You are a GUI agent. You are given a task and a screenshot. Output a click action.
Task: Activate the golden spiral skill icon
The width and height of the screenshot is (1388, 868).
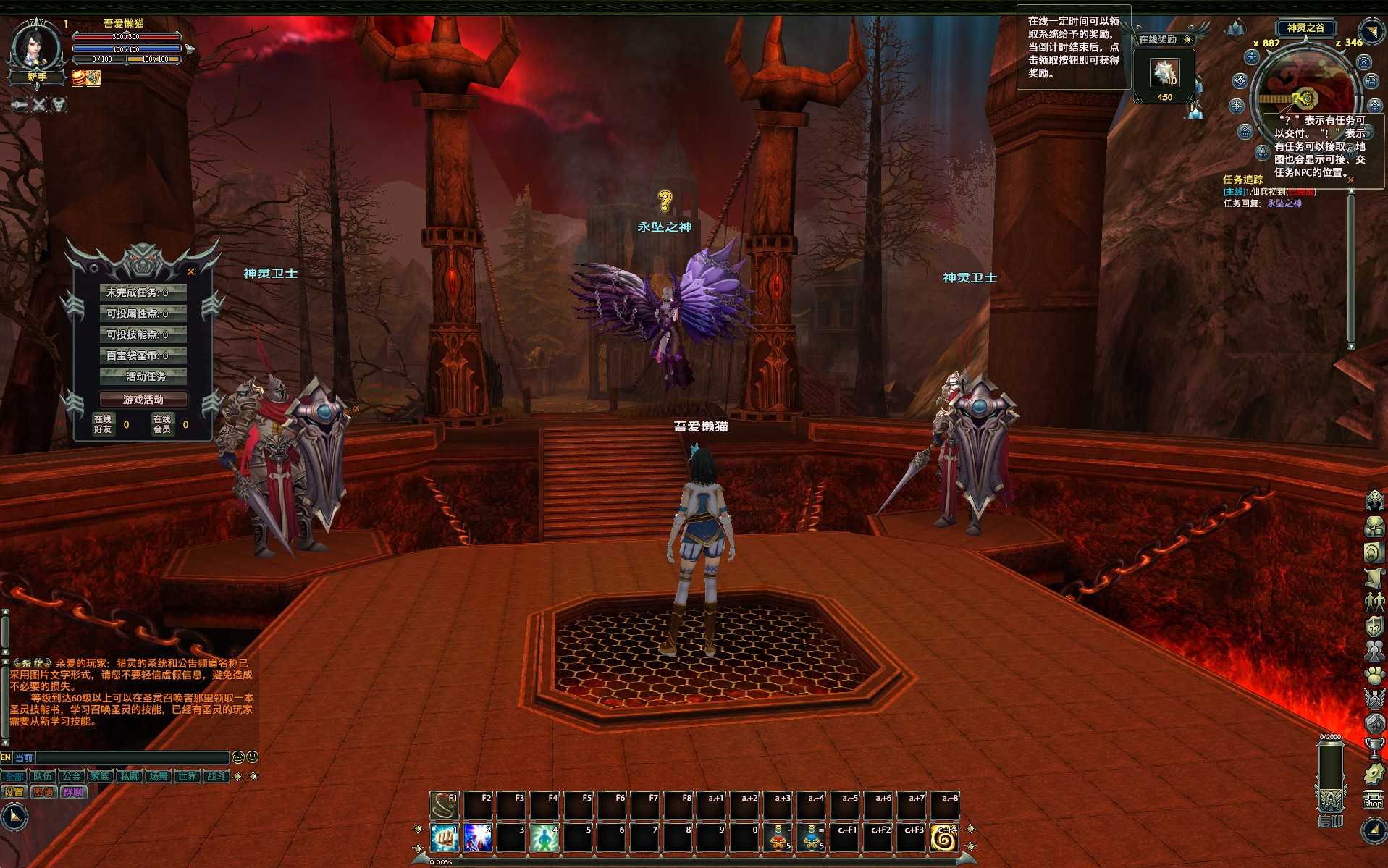tap(945, 838)
